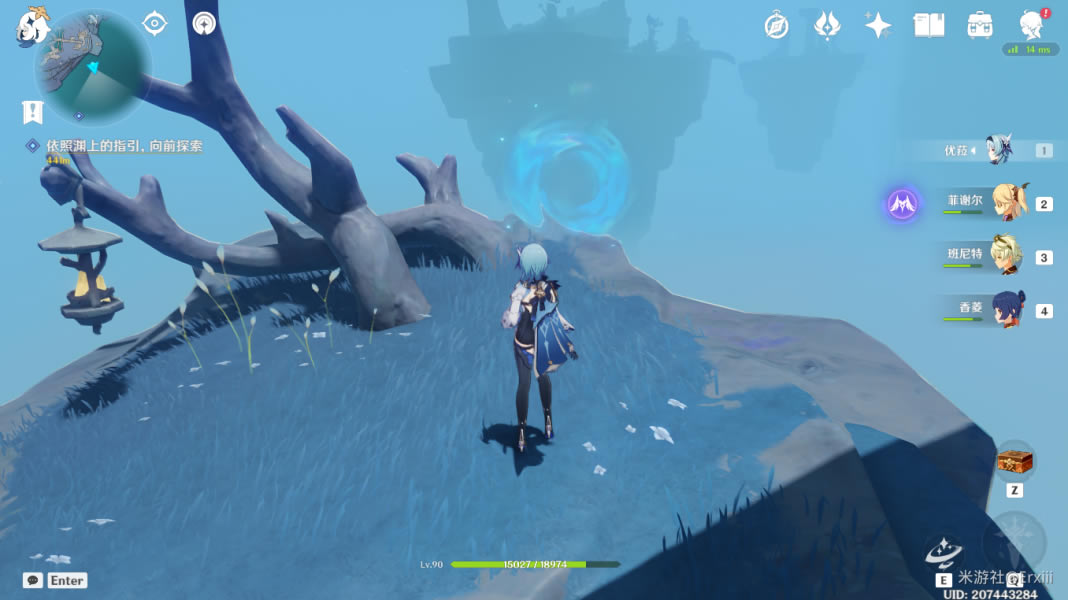This screenshot has height=600, width=1068.
Task: Click the circular minimap
Action: tap(92, 68)
